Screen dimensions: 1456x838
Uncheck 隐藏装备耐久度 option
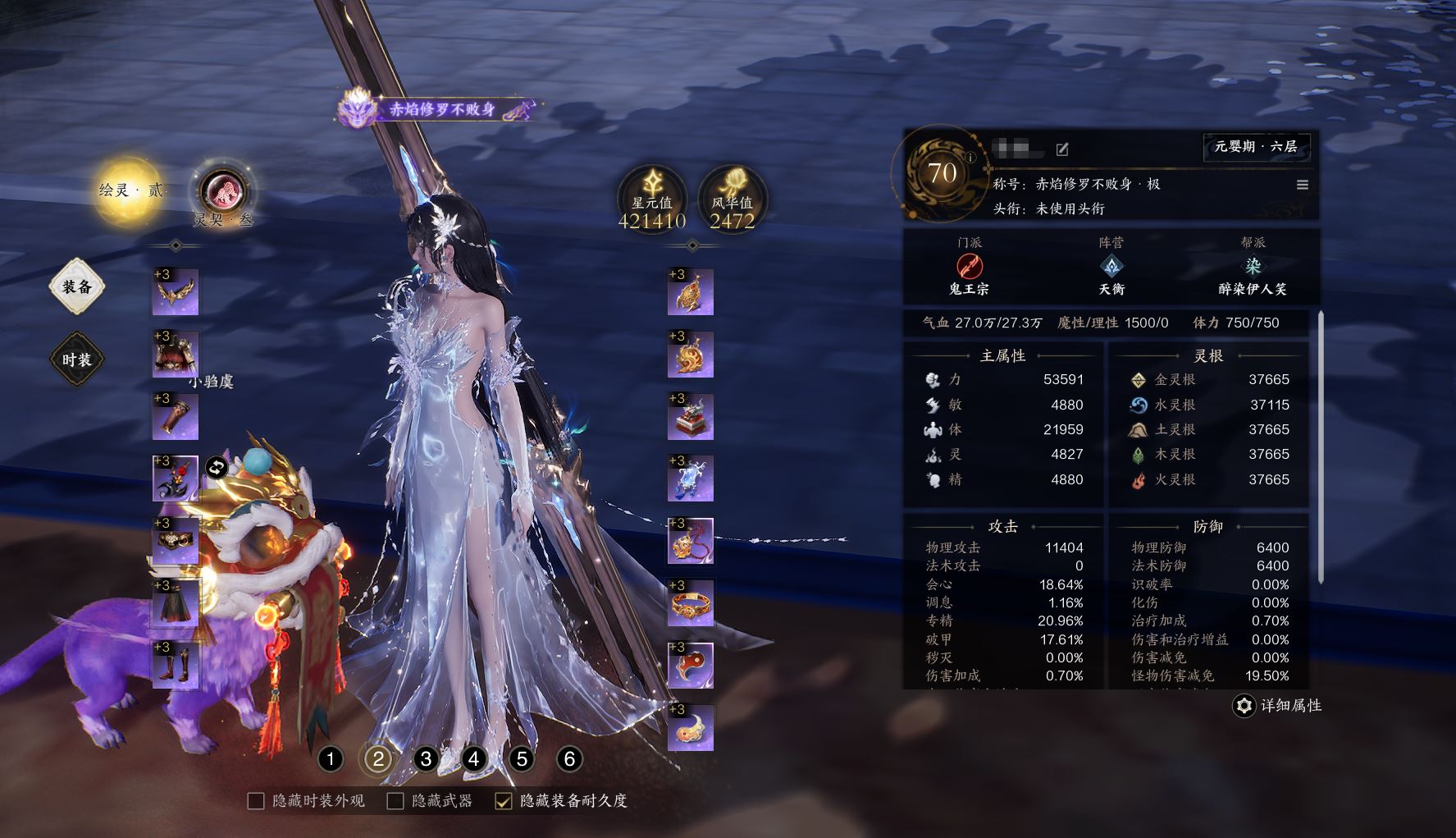click(x=504, y=801)
